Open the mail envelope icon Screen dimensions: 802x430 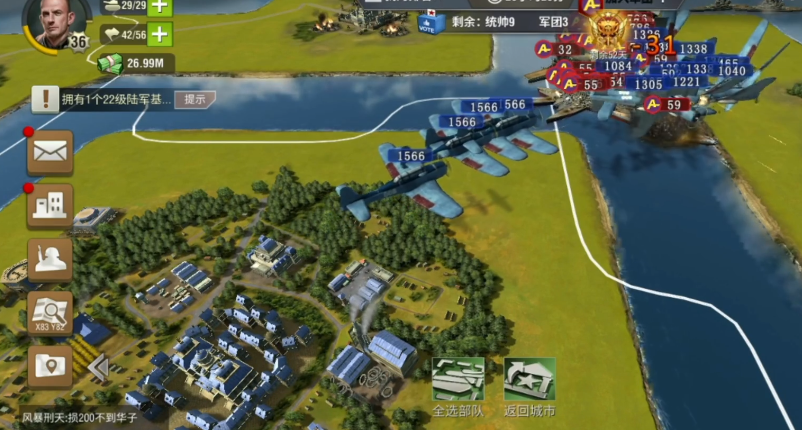[x=50, y=153]
